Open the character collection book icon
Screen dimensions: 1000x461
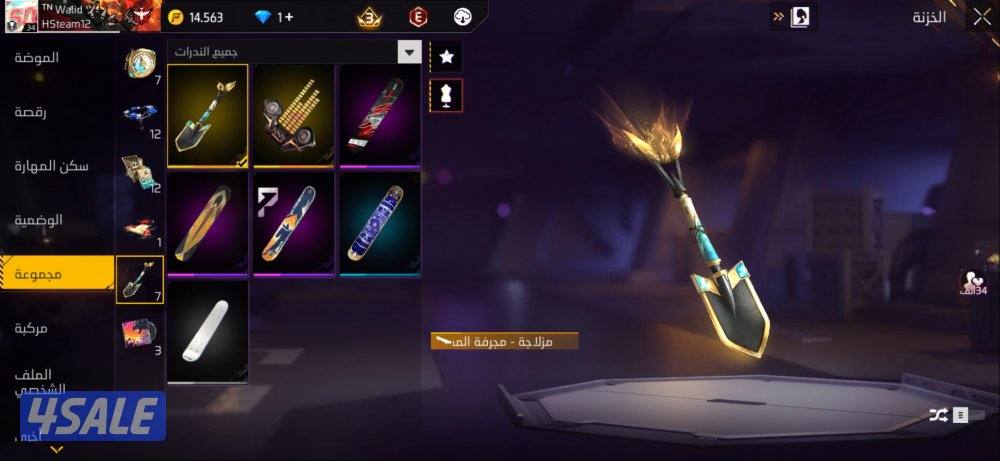tap(801, 17)
